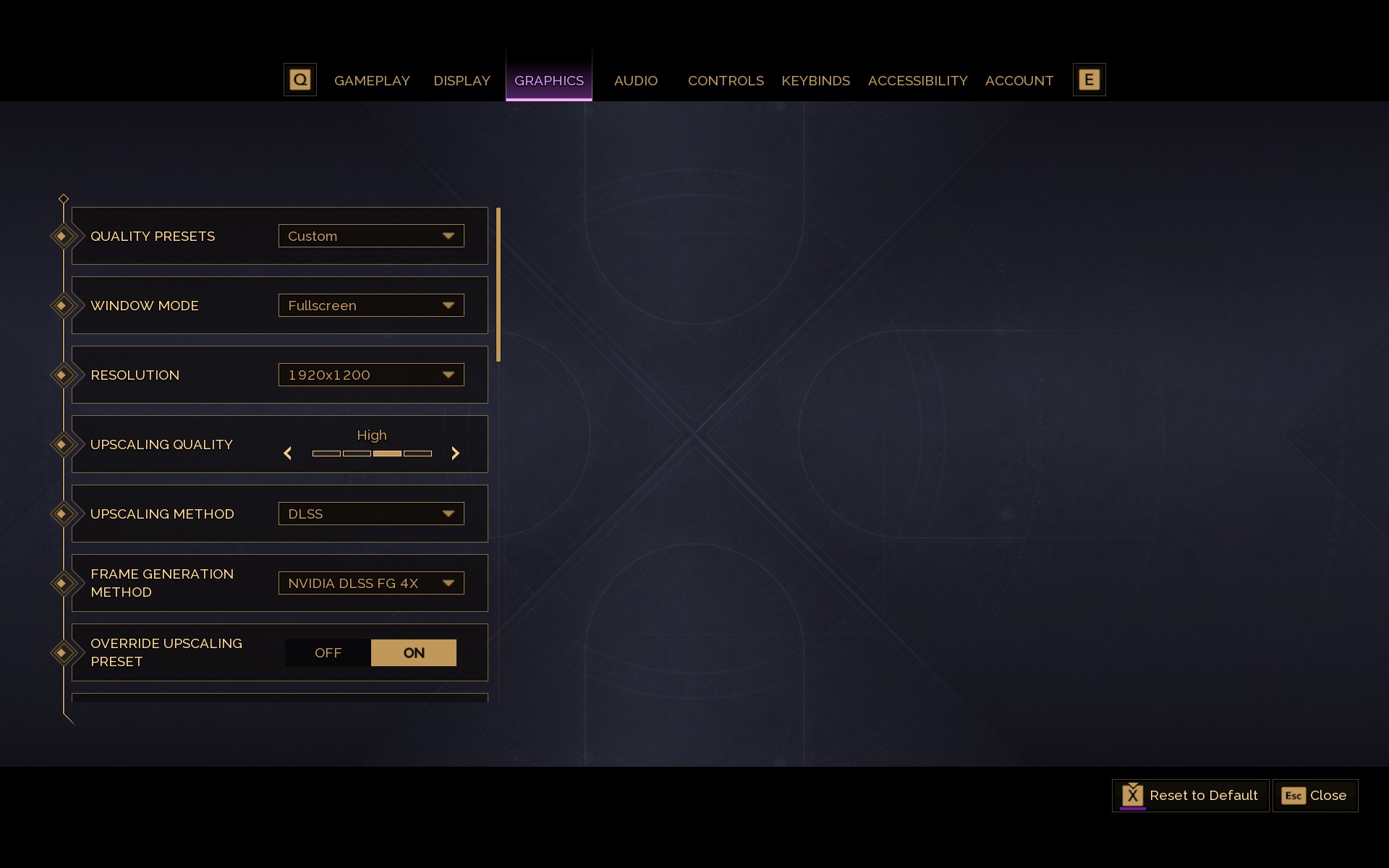Turn Override Upscaling Preset off
1389x868 pixels.
coord(328,652)
